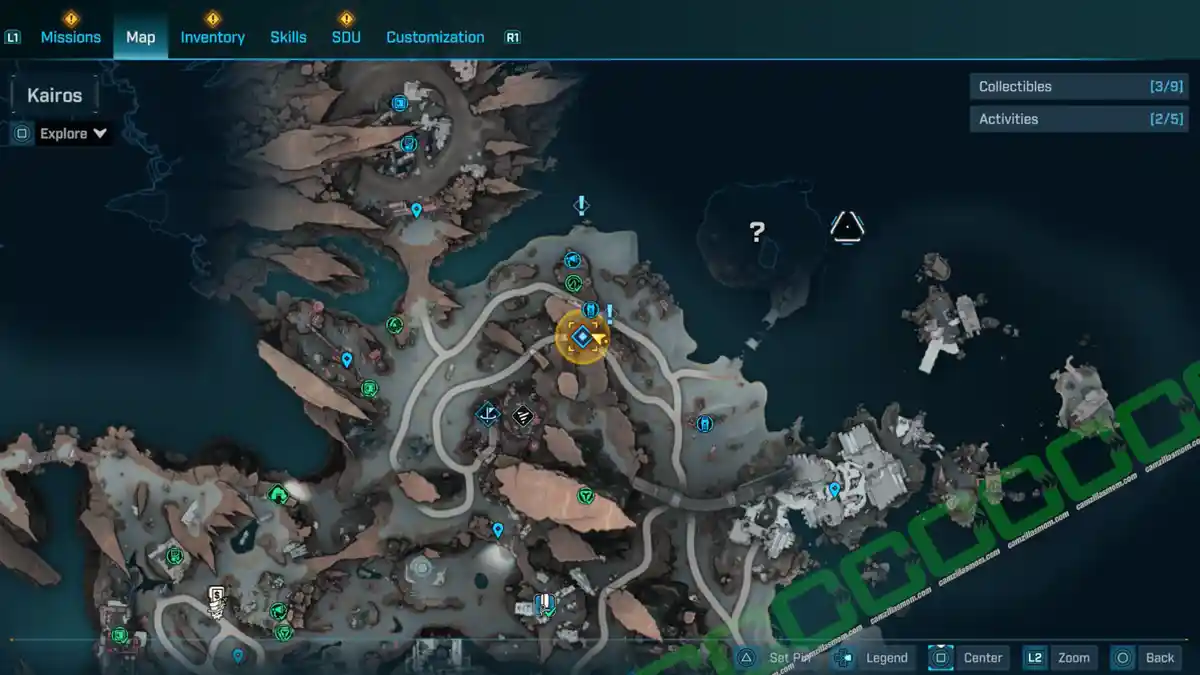Select the golden player location marker
Viewport: 1200px width, 675px height.
pyautogui.click(x=582, y=337)
